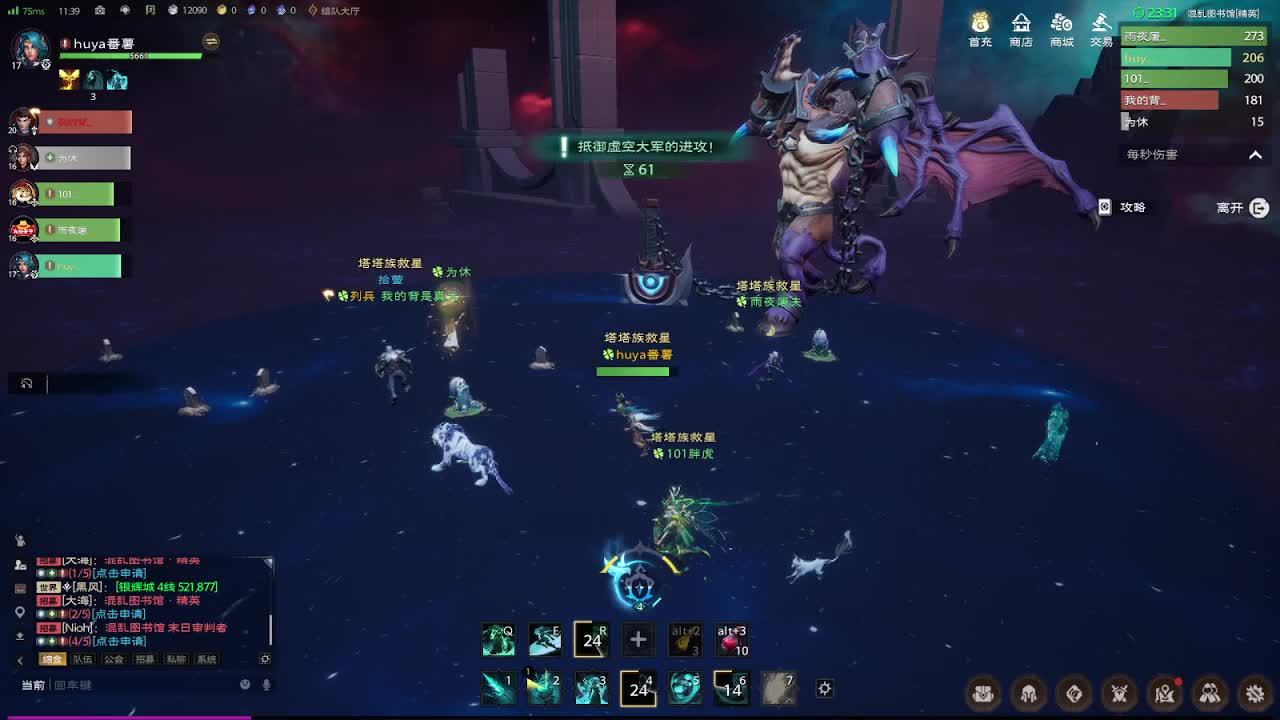
Task: Open the 商城 mall
Action: 1061,29
